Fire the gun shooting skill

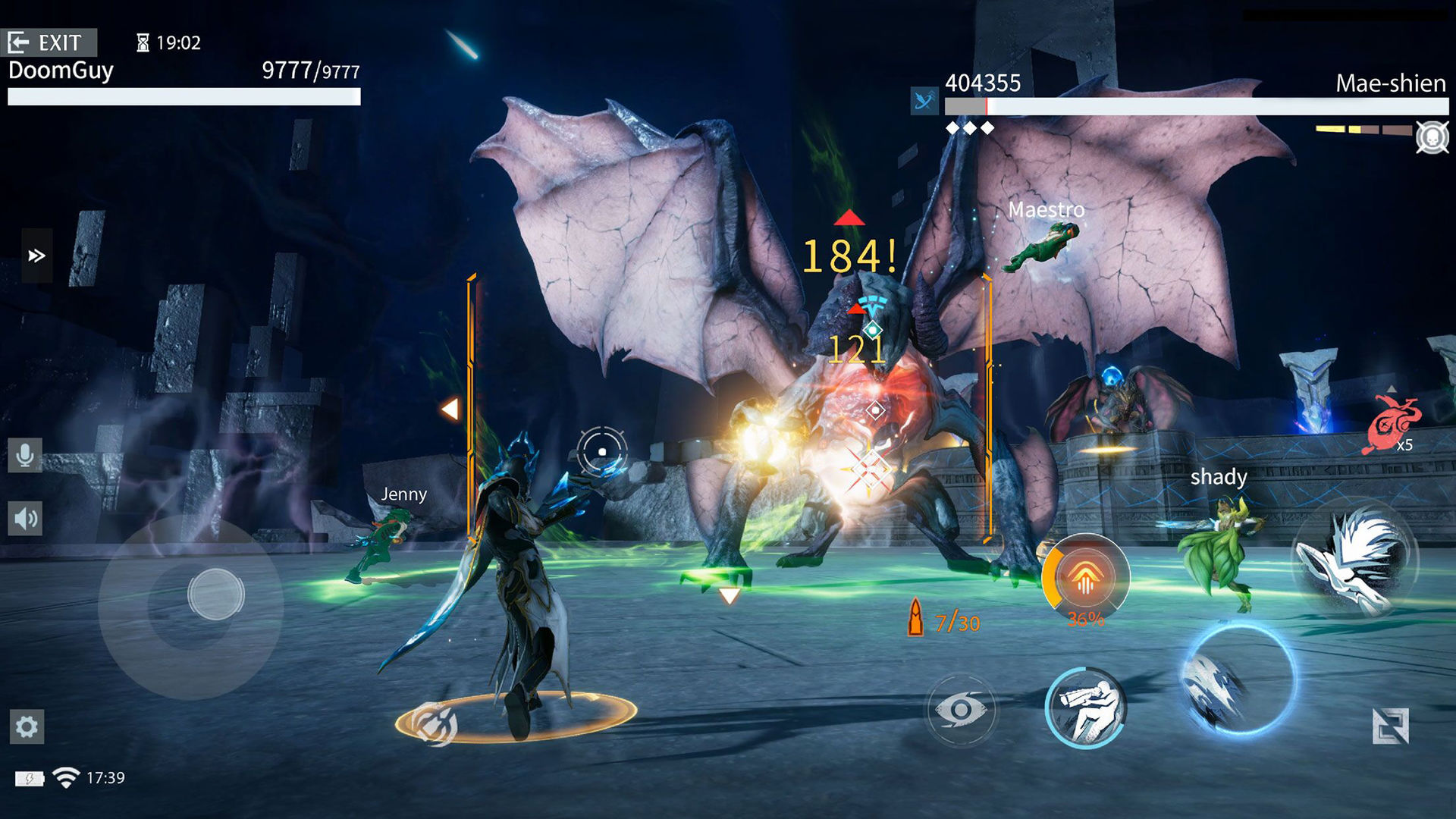(x=1085, y=708)
